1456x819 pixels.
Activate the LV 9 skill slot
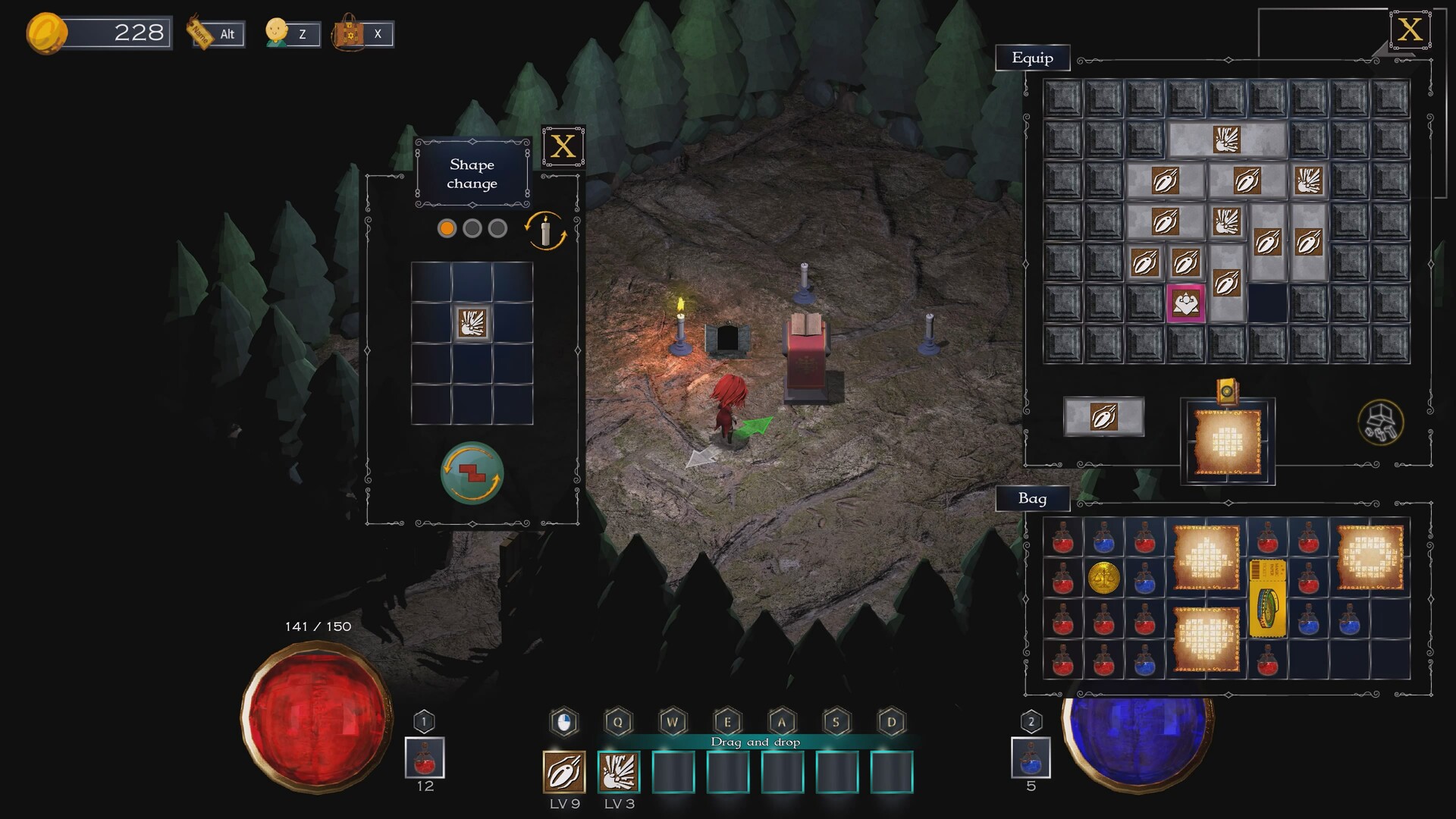coord(564,772)
